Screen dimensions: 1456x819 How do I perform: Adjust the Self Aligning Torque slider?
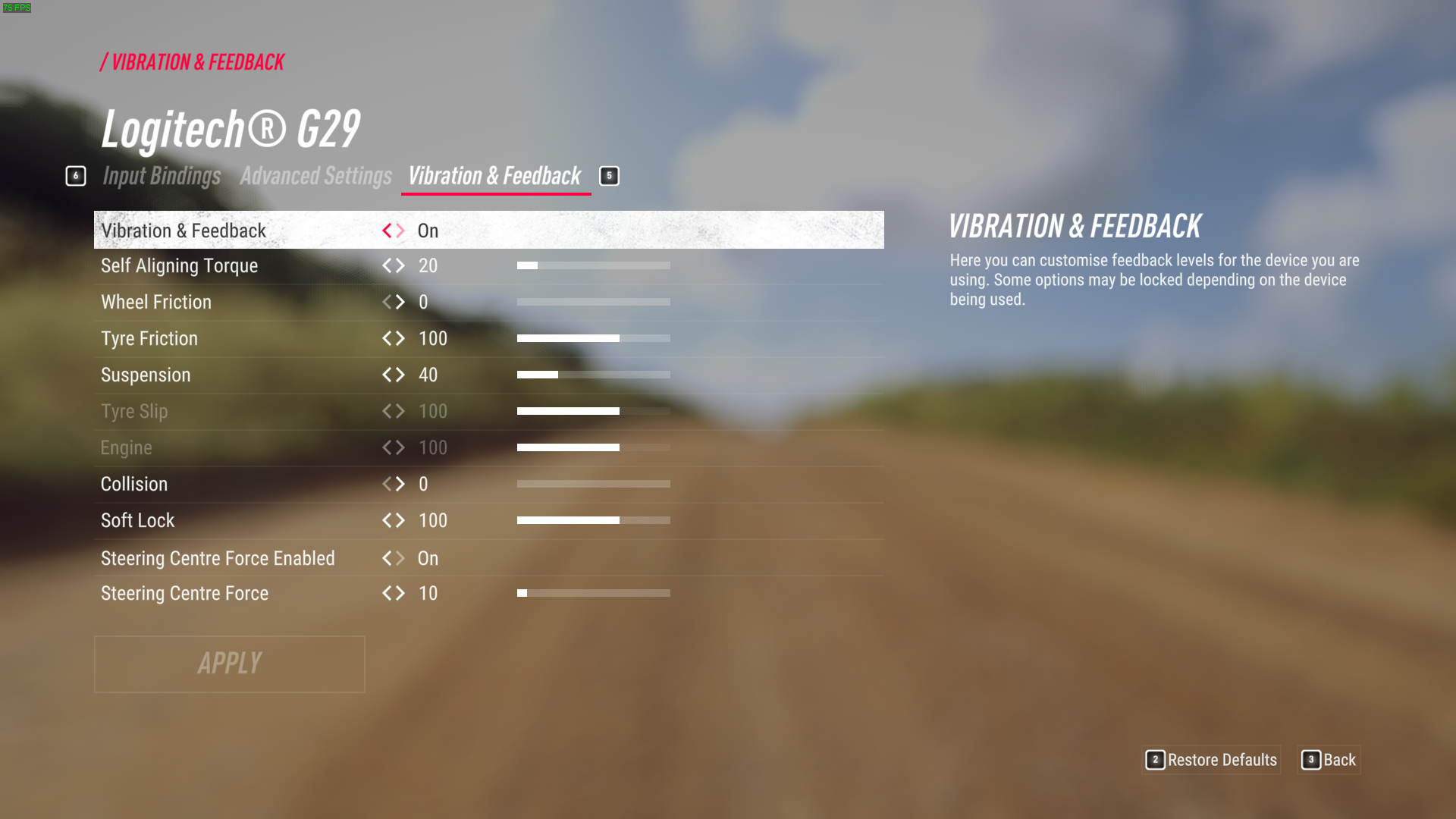tap(593, 265)
